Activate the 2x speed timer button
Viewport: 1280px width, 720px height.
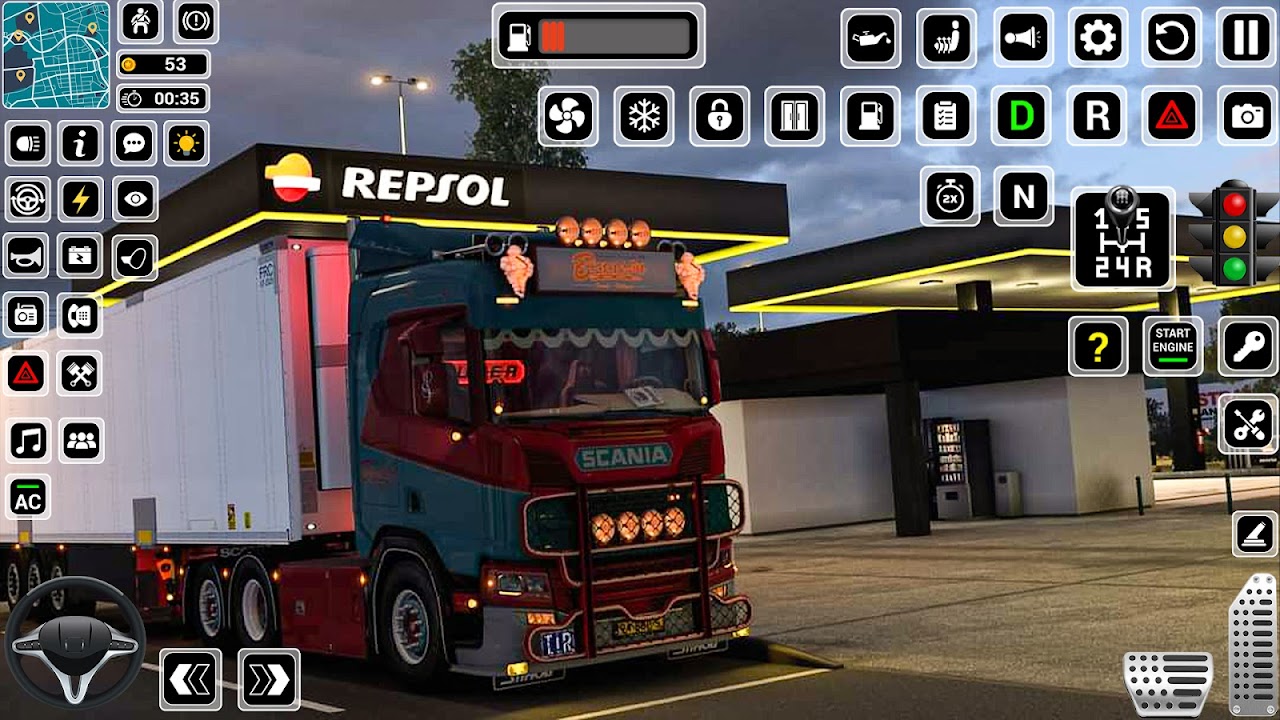pos(949,196)
